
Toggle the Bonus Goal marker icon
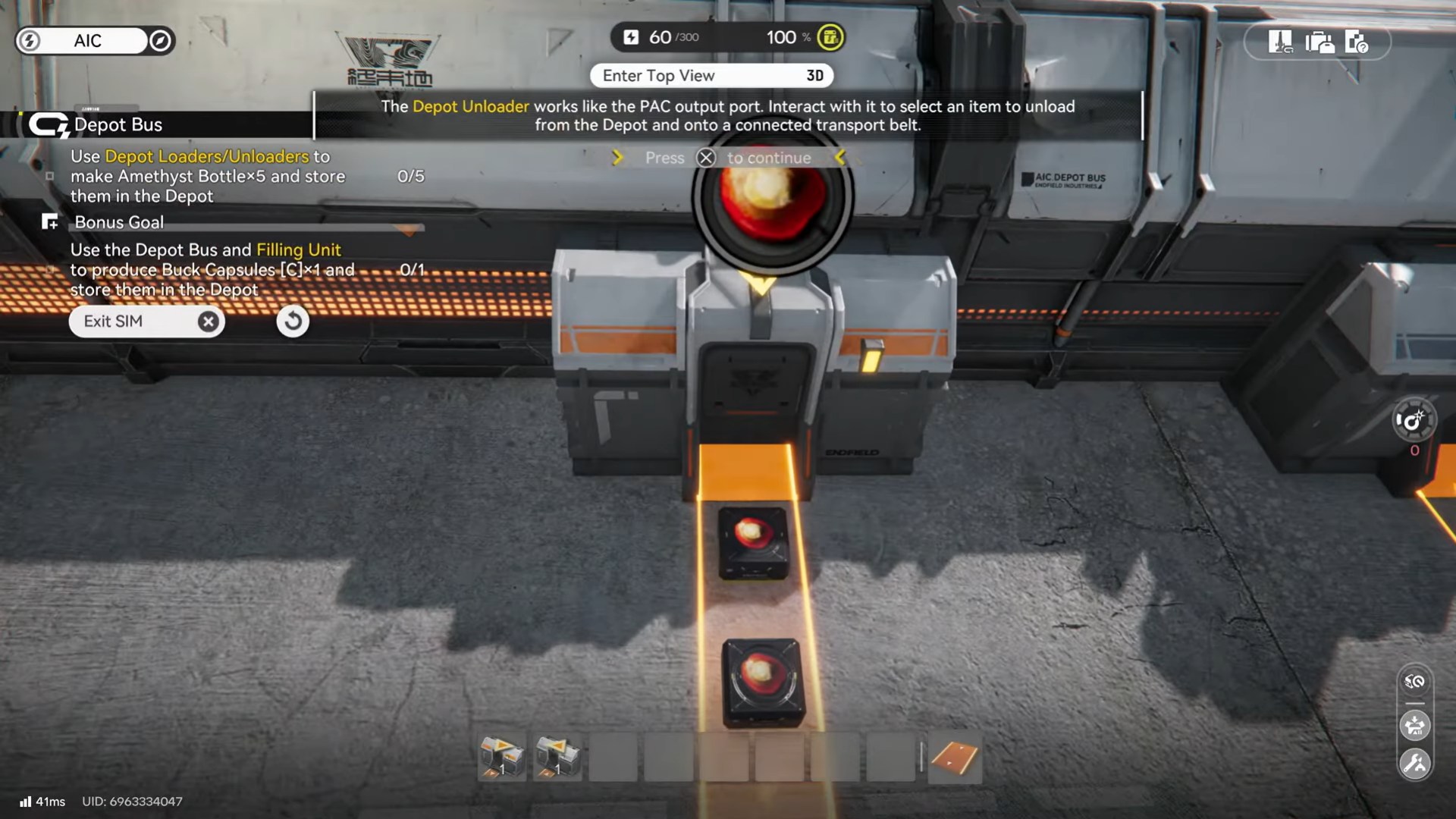49,221
